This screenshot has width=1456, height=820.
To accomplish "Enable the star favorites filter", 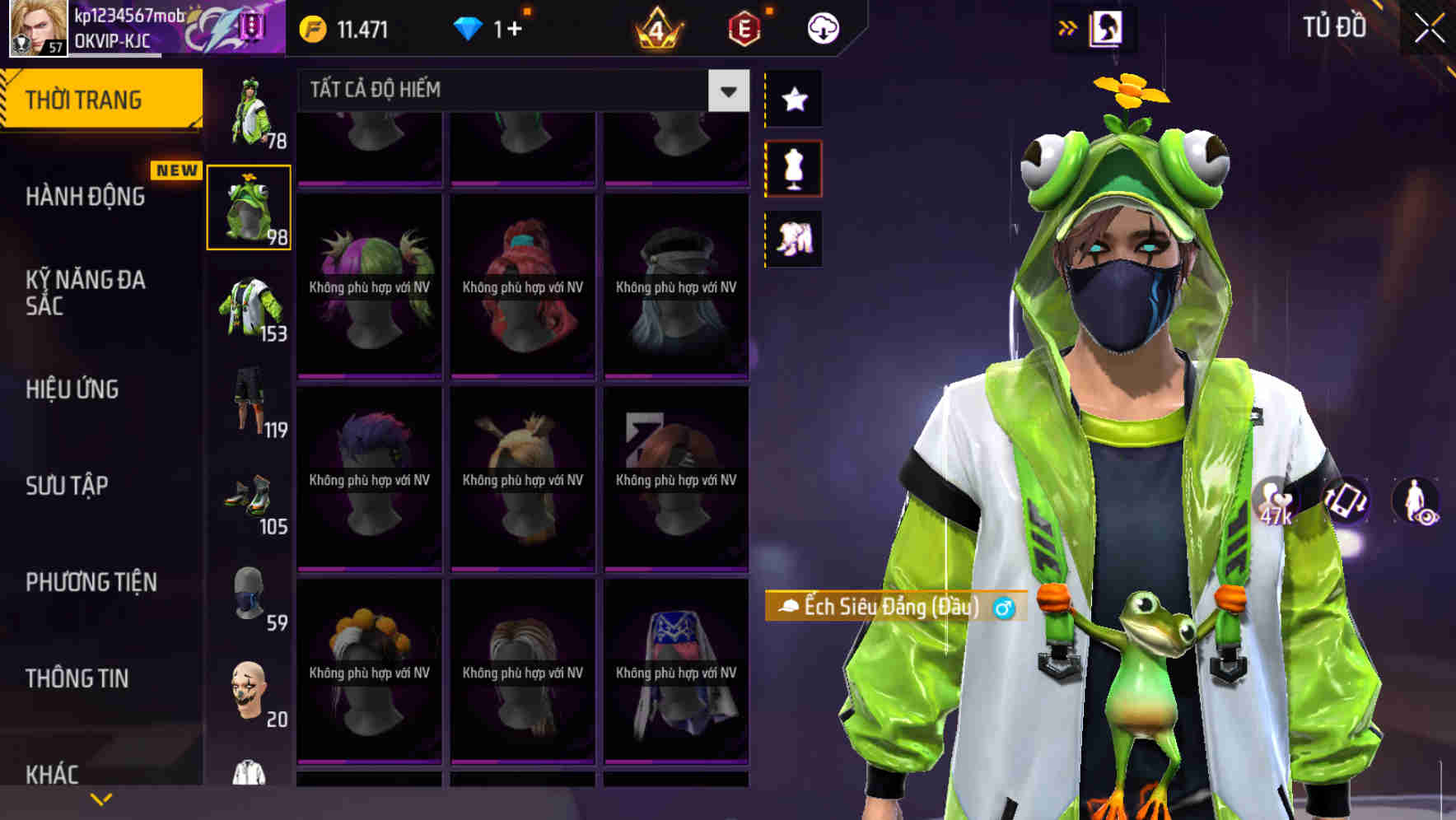I will pyautogui.click(x=793, y=100).
